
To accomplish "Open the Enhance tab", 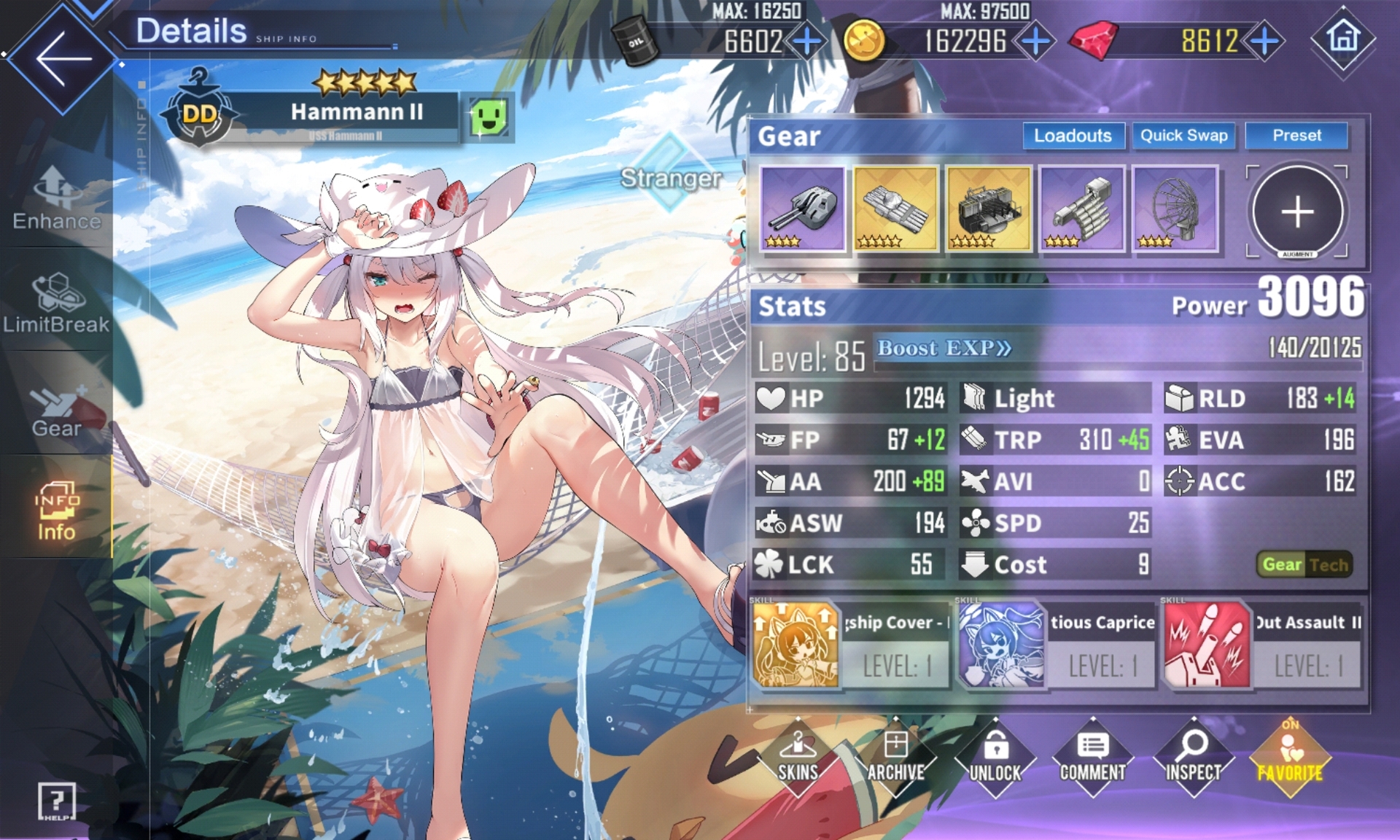I will (x=57, y=198).
